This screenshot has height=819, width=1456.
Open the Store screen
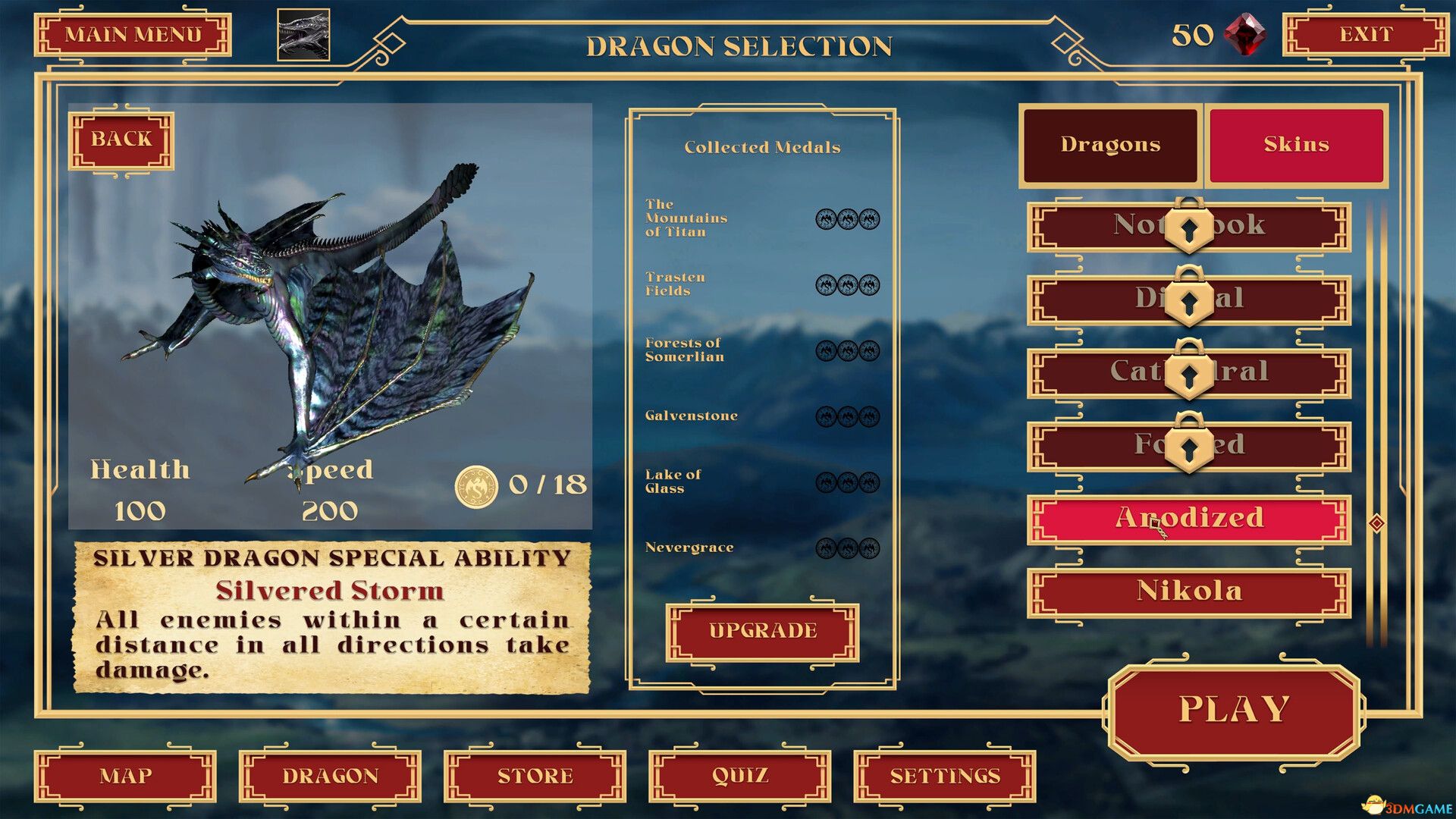(532, 776)
